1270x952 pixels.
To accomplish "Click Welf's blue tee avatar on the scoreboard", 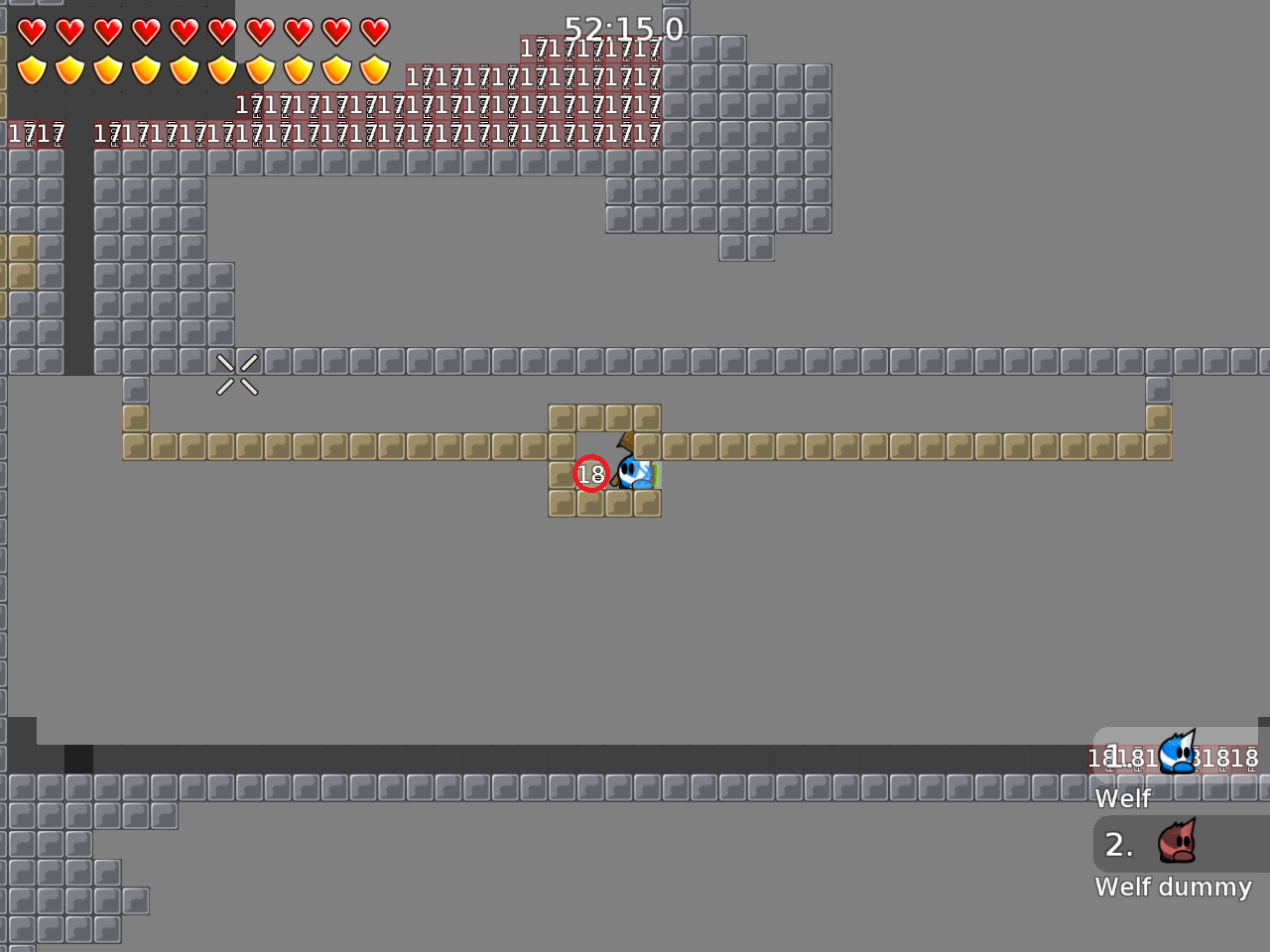I will tap(1177, 751).
